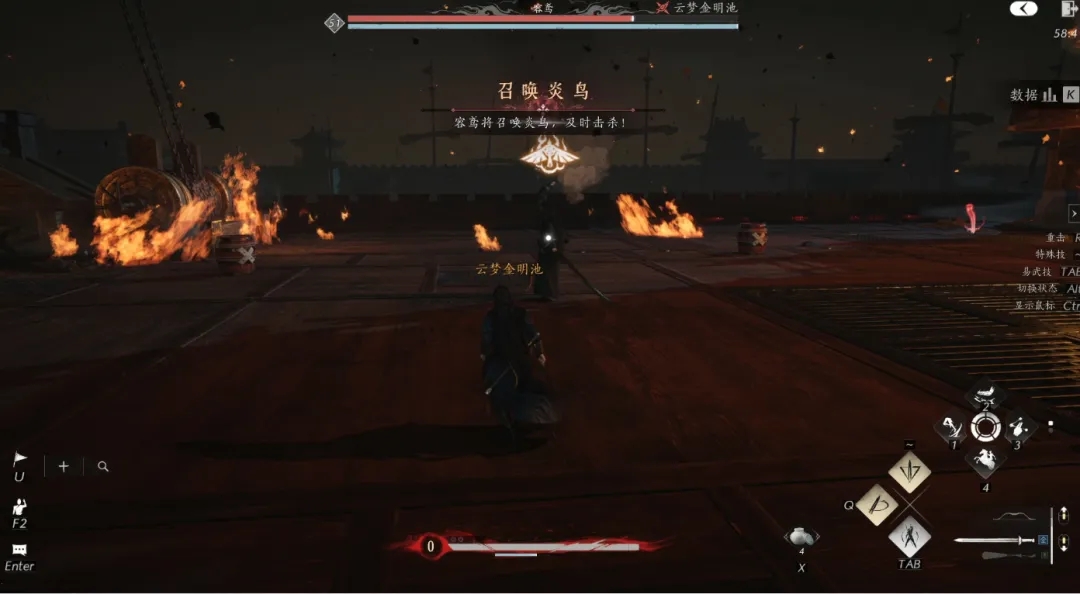Select the horse mount quick slot

pyautogui.click(x=985, y=461)
